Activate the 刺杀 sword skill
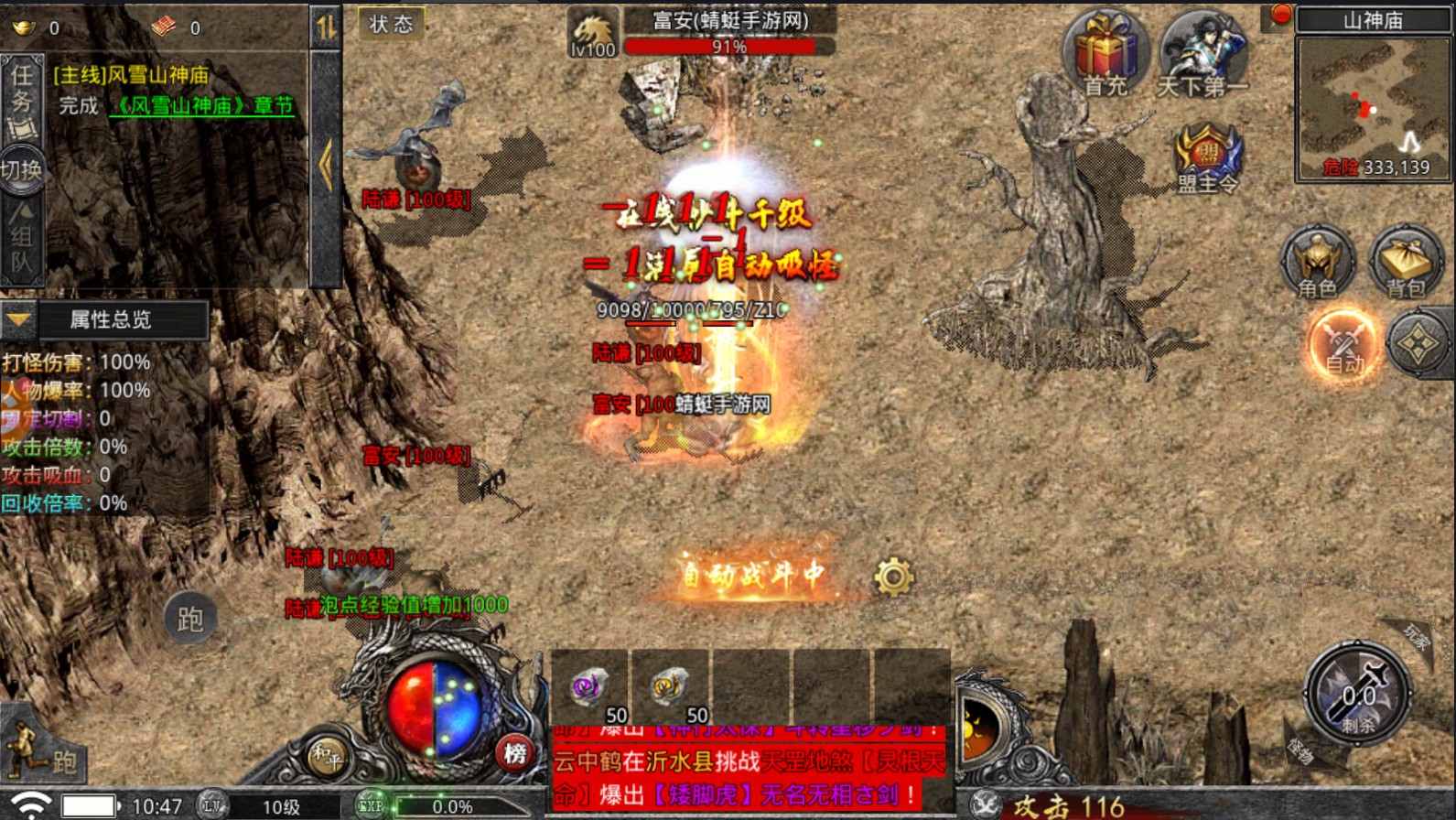This screenshot has width=1456, height=820. 1358,693
